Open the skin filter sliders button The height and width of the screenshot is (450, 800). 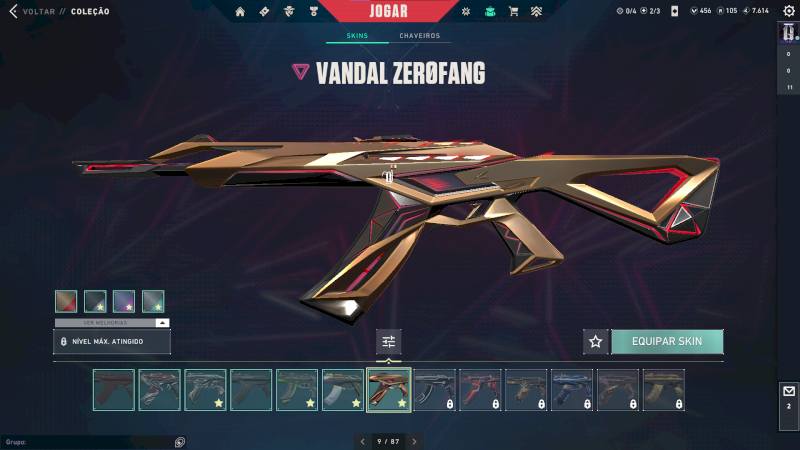[x=389, y=342]
